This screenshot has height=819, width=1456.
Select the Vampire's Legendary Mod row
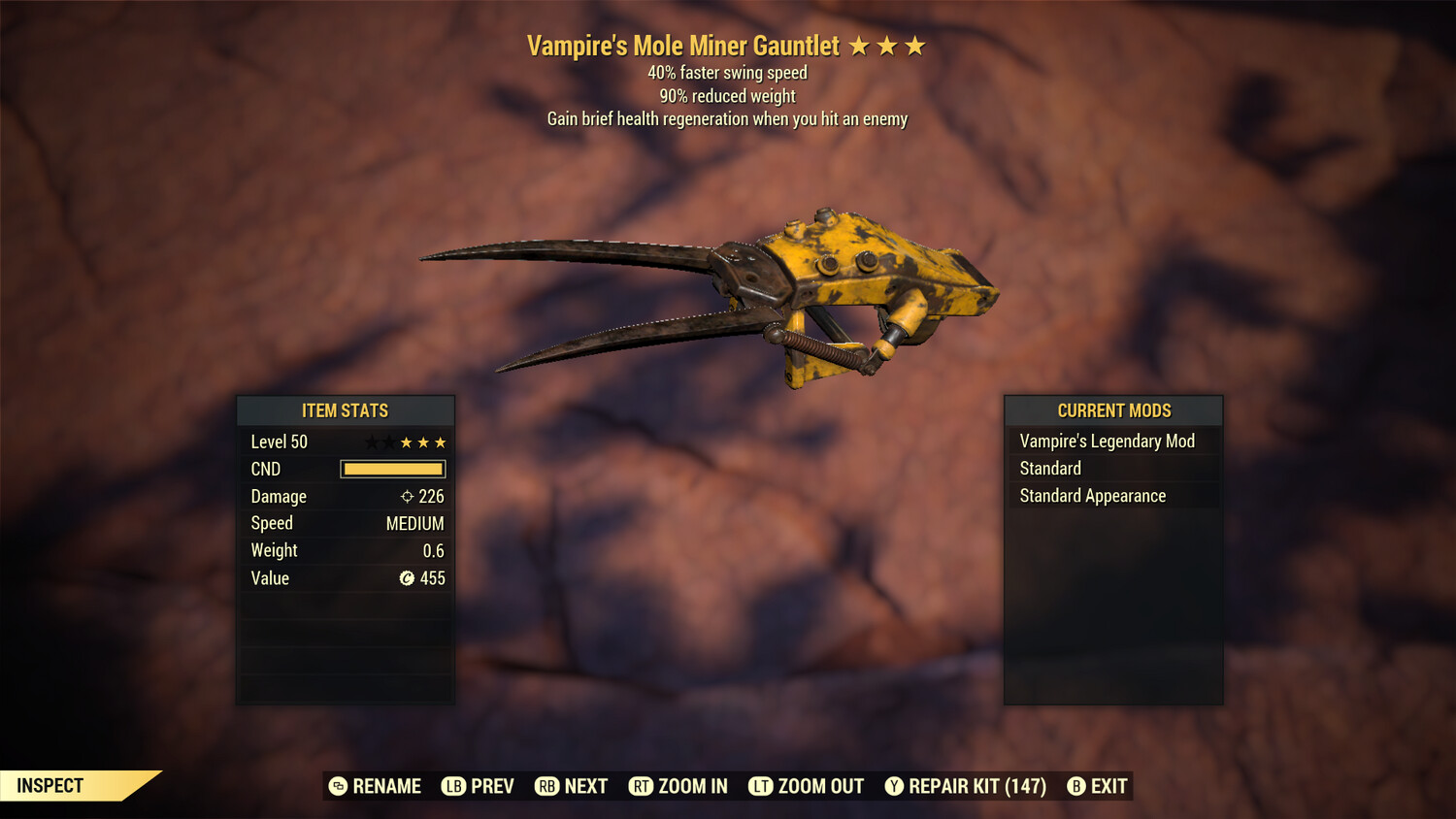tap(1112, 442)
